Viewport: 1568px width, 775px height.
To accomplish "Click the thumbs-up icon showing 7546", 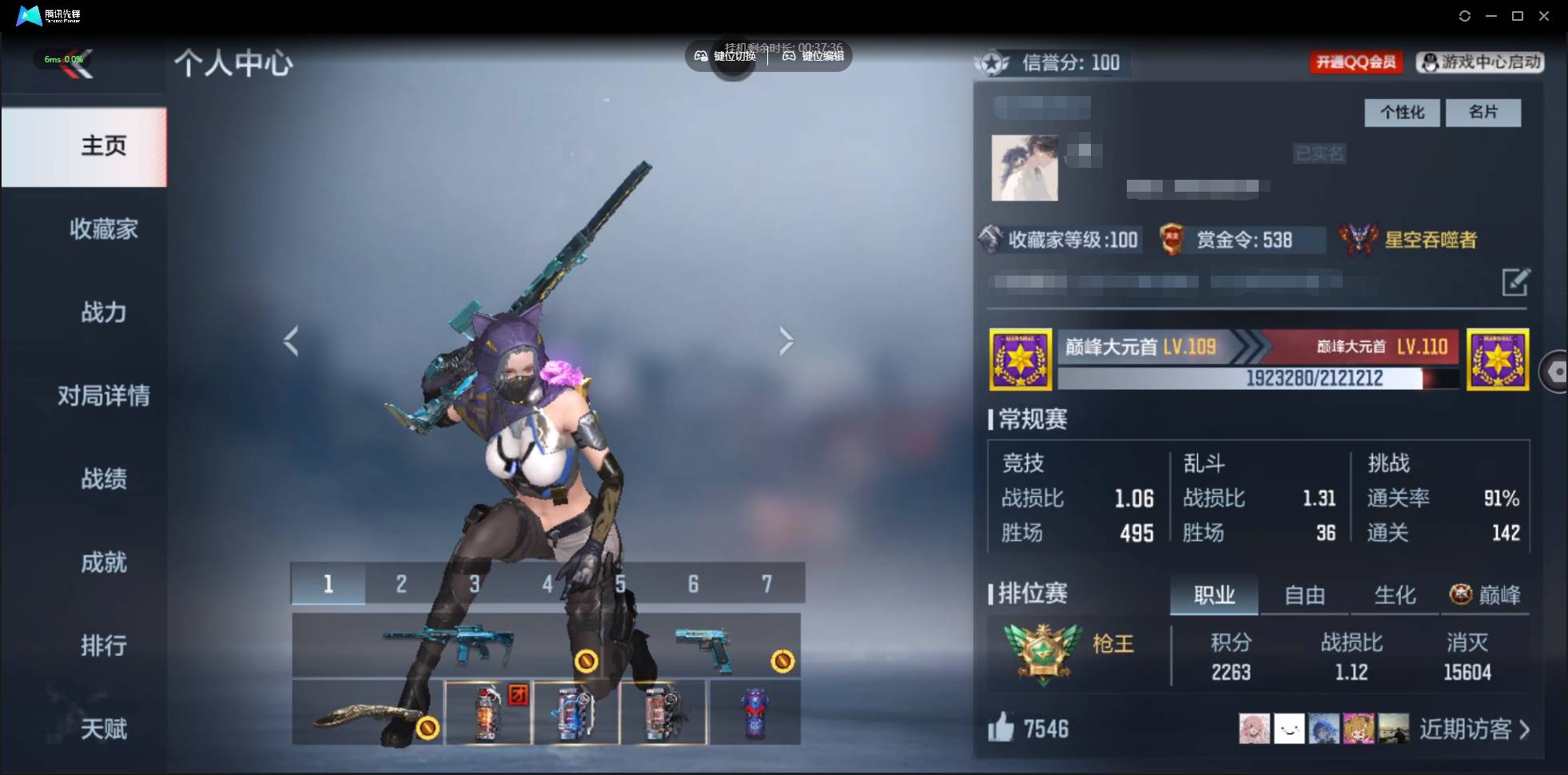I will pos(1001,728).
